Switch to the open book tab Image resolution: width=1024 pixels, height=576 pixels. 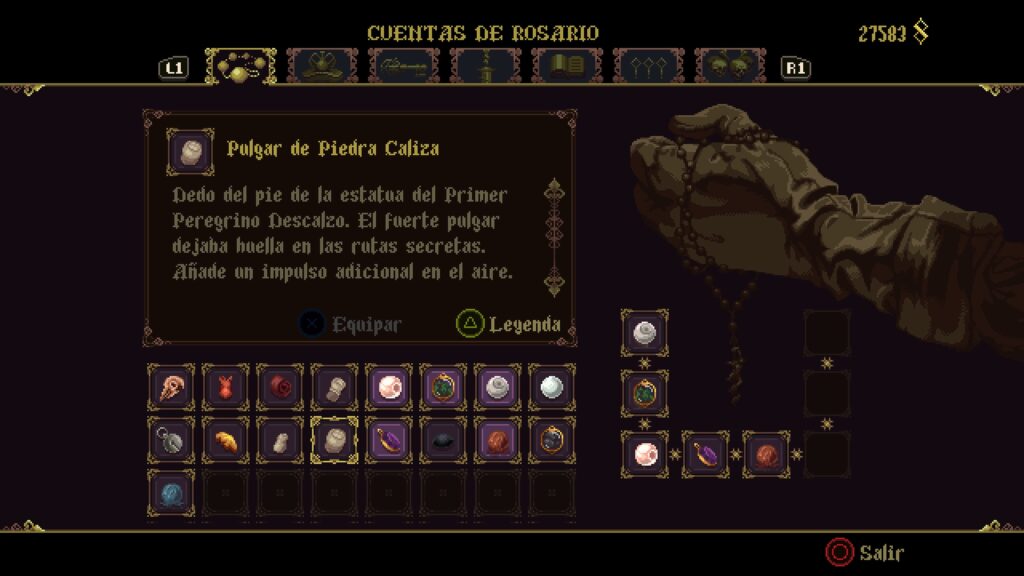tap(567, 66)
